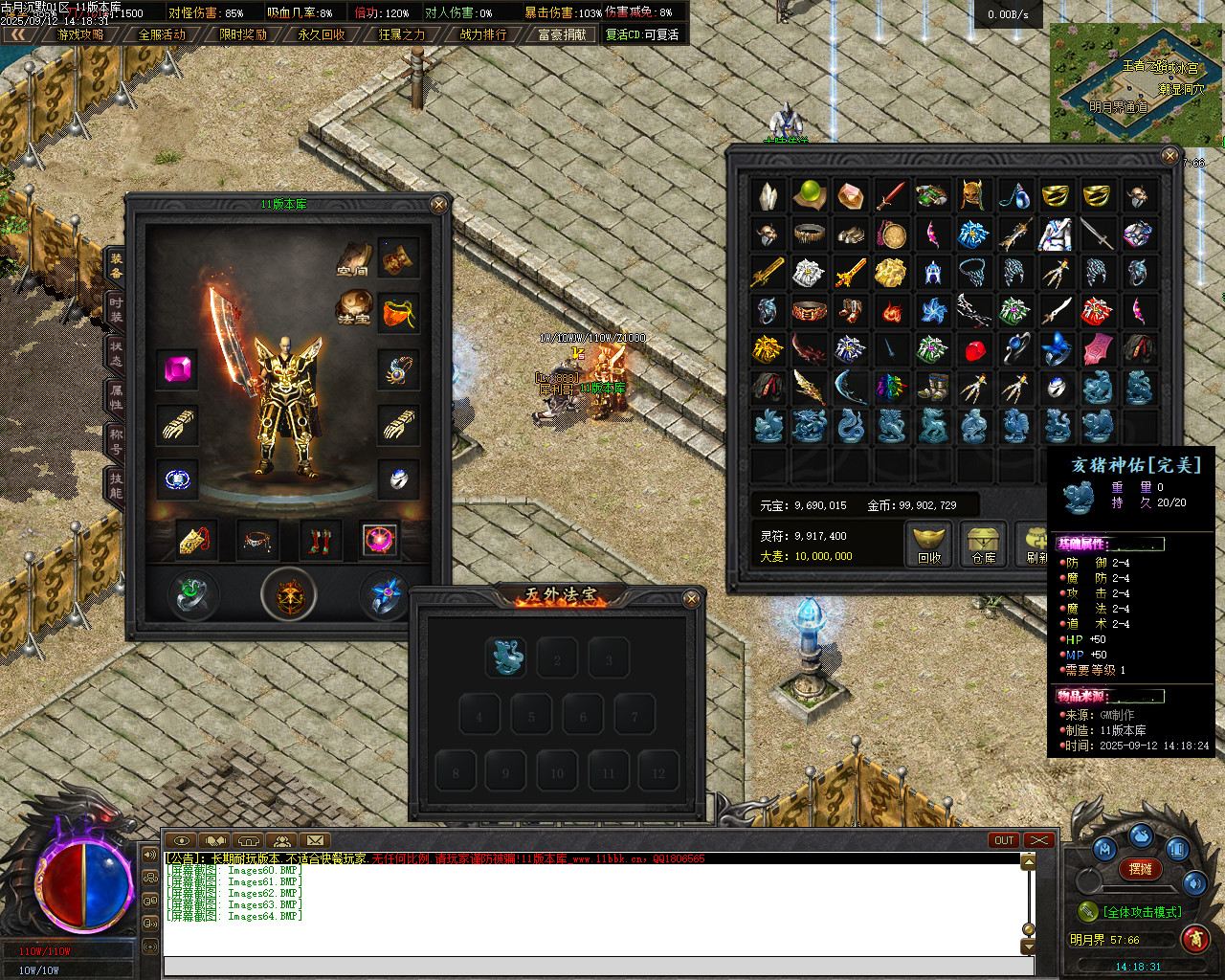Open the 游戏攻略 game guide menu
Viewport: 1225px width, 980px height.
[x=81, y=34]
